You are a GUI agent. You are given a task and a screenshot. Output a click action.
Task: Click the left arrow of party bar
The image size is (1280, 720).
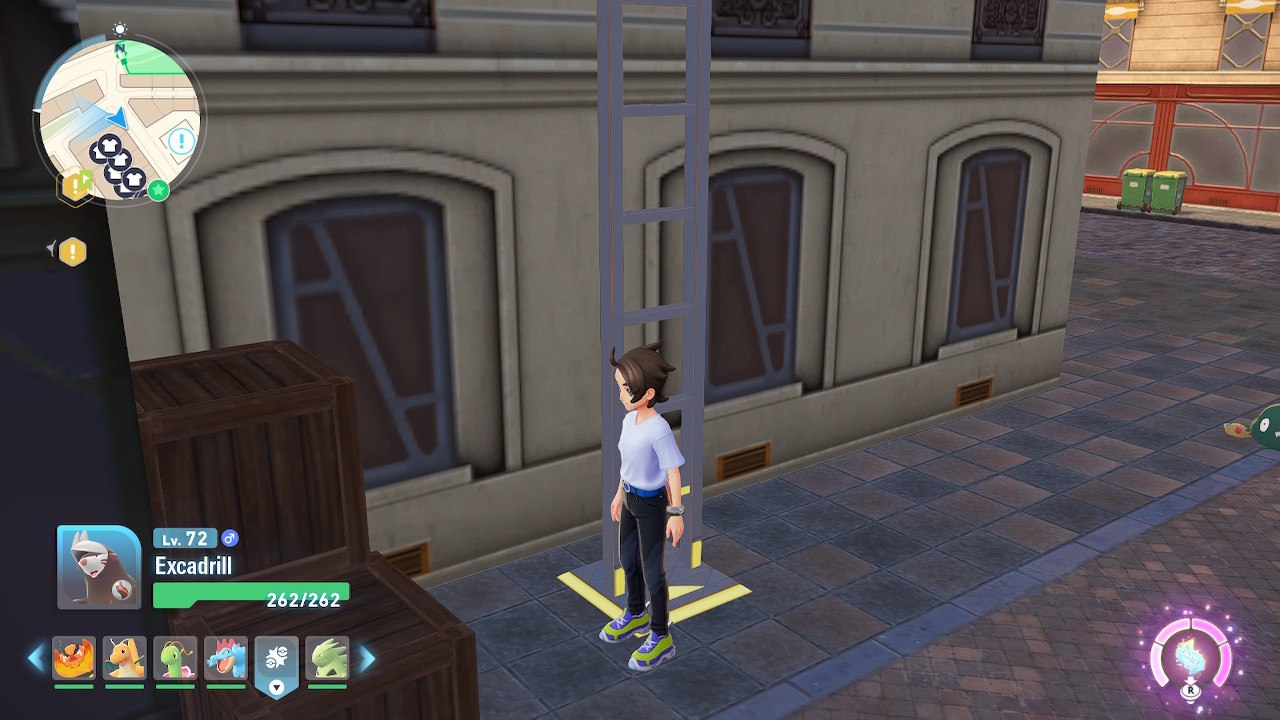point(36,658)
